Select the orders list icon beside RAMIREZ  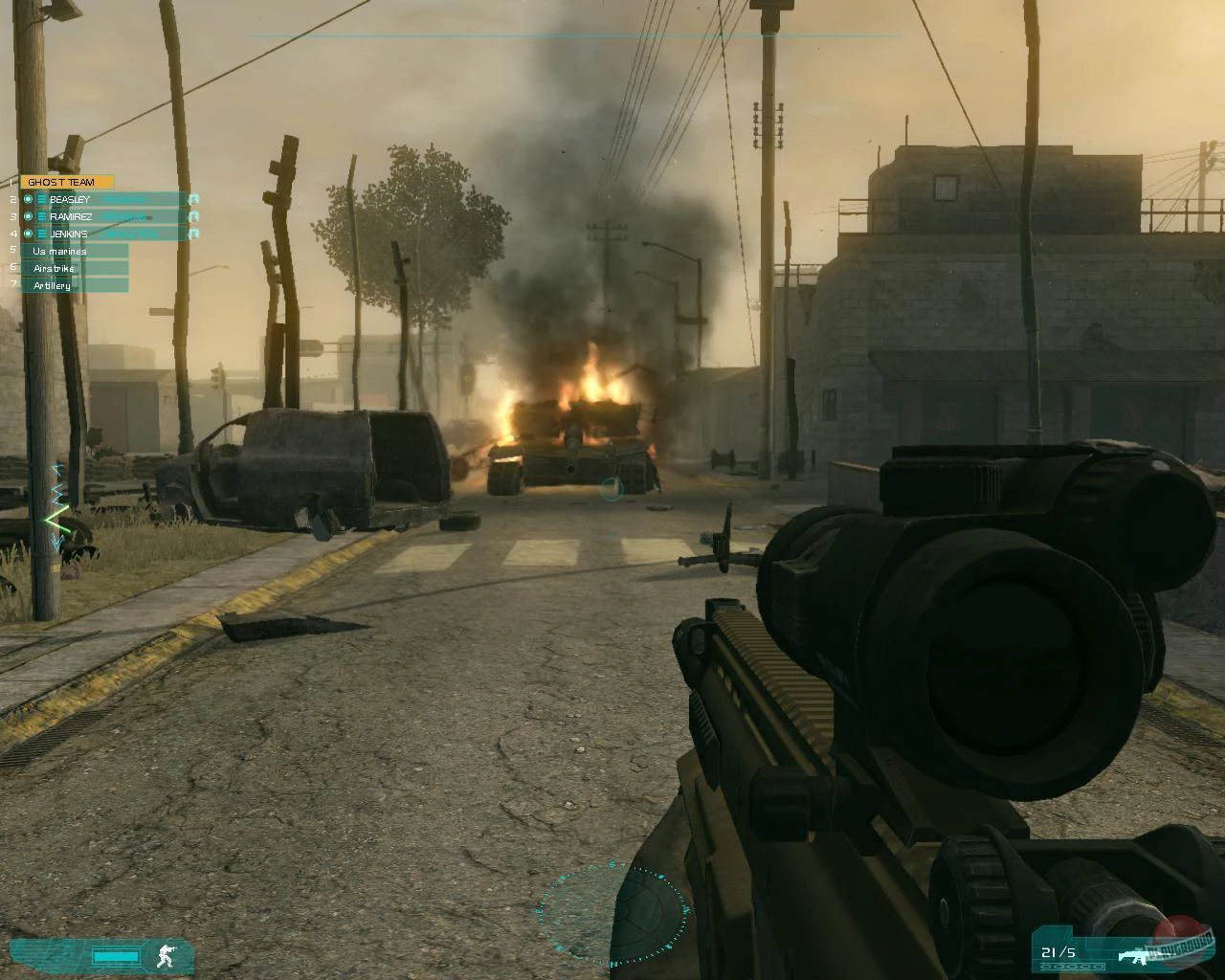click(41, 217)
